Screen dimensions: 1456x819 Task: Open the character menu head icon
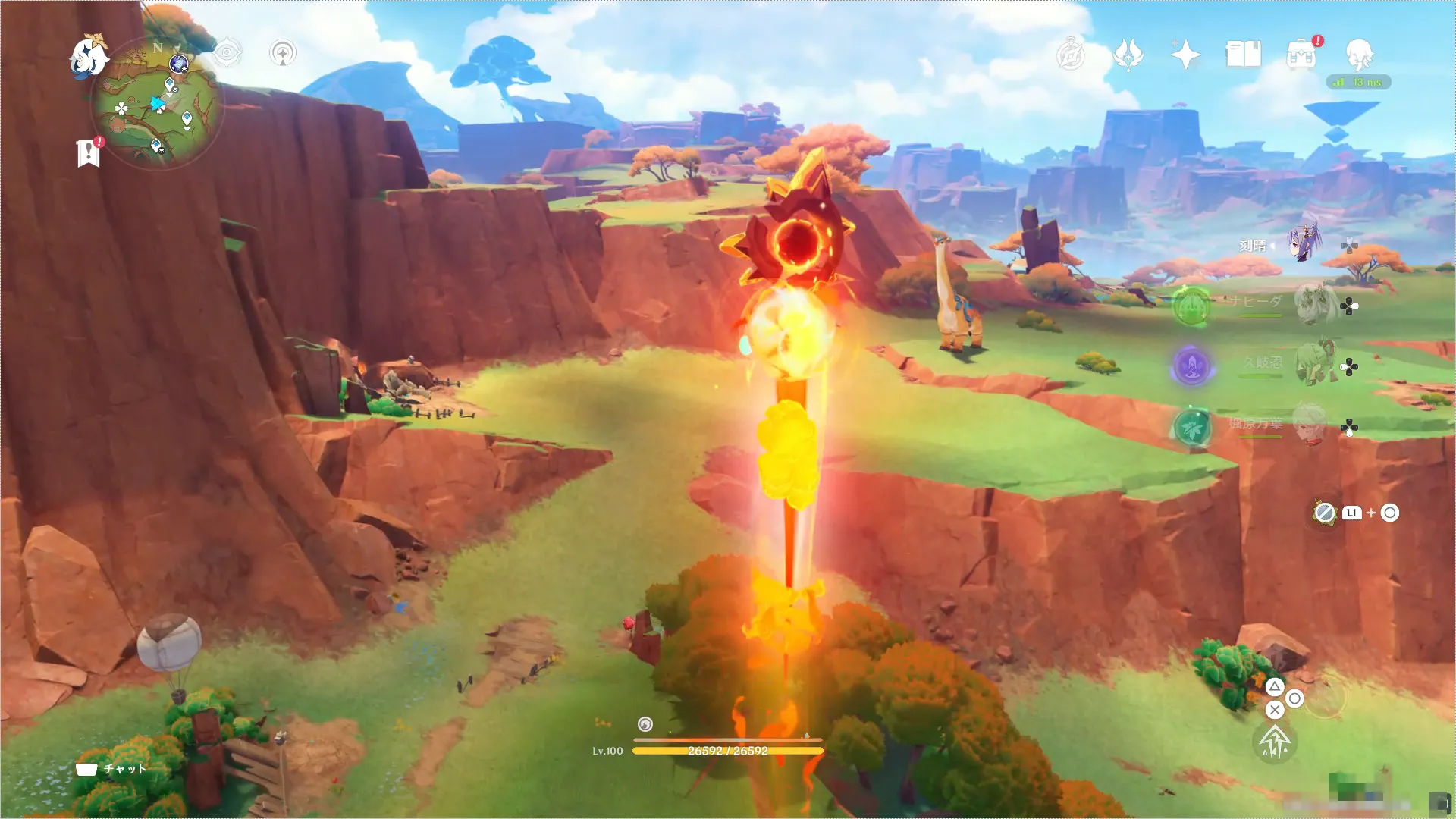1359,55
